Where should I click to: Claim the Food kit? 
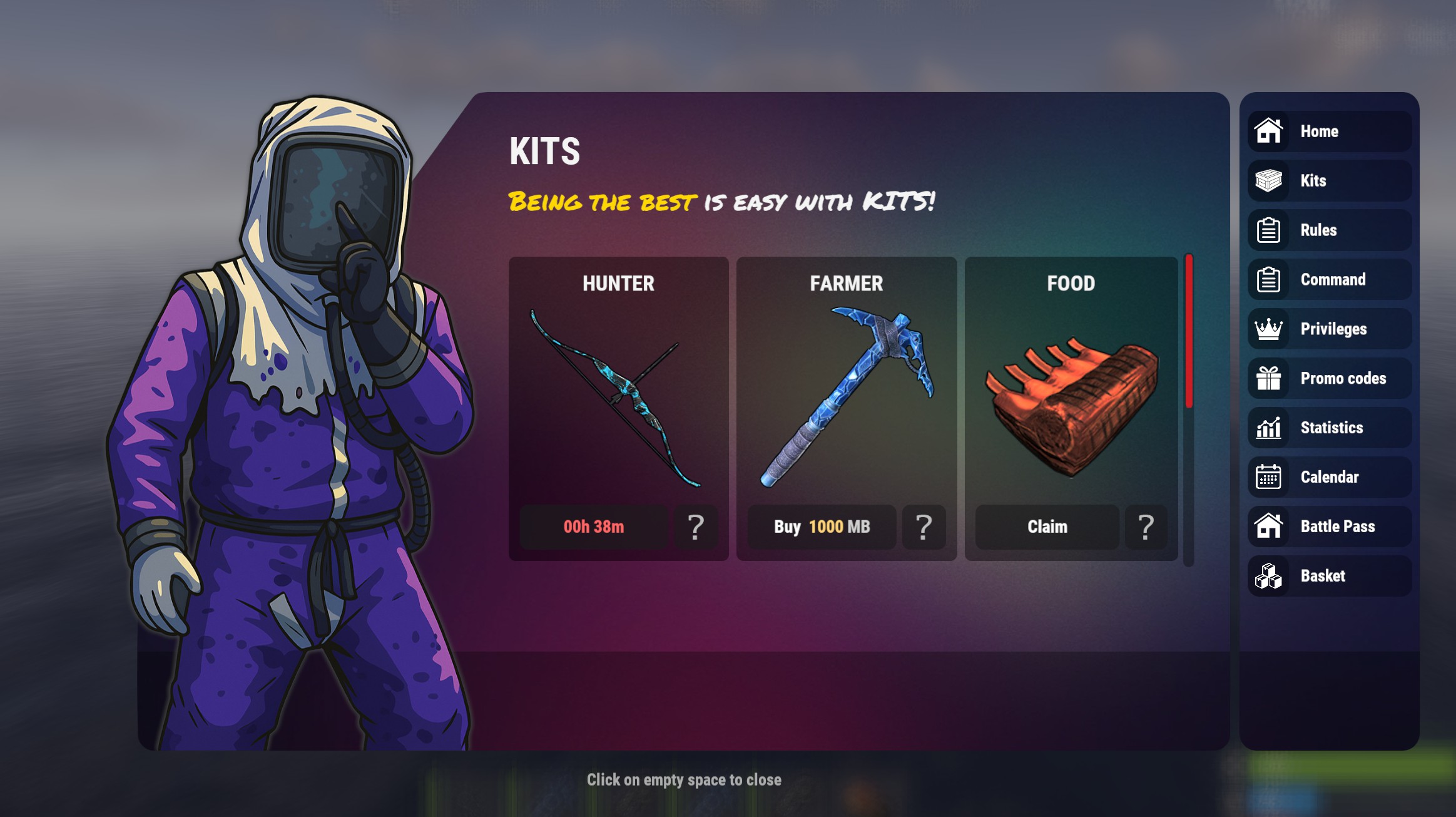tap(1047, 527)
